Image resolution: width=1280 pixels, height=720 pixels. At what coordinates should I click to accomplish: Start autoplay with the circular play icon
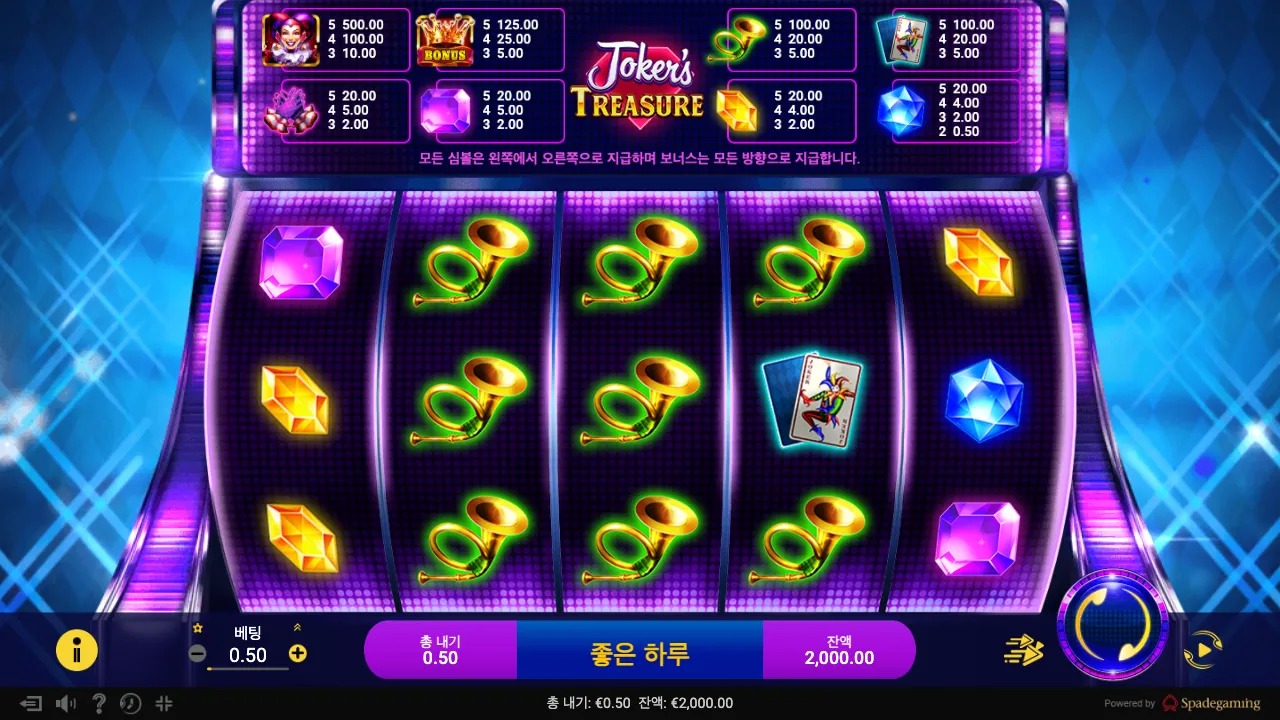click(1204, 649)
